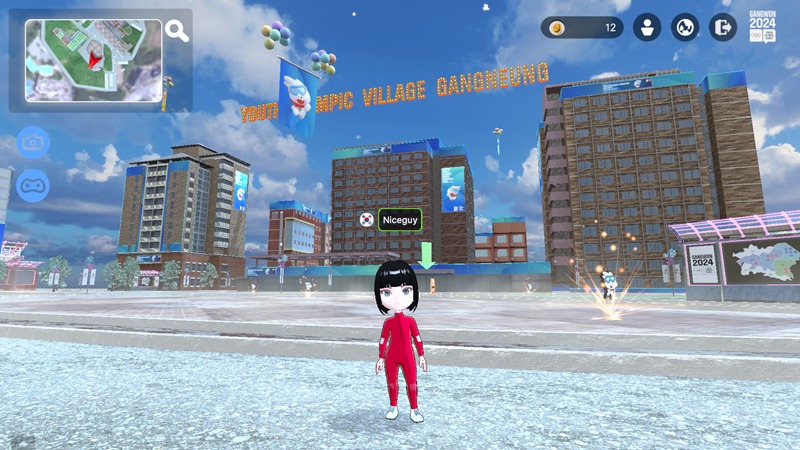Viewport: 800px width, 450px height.
Task: Open the camera screenshot mode
Action: (x=33, y=143)
